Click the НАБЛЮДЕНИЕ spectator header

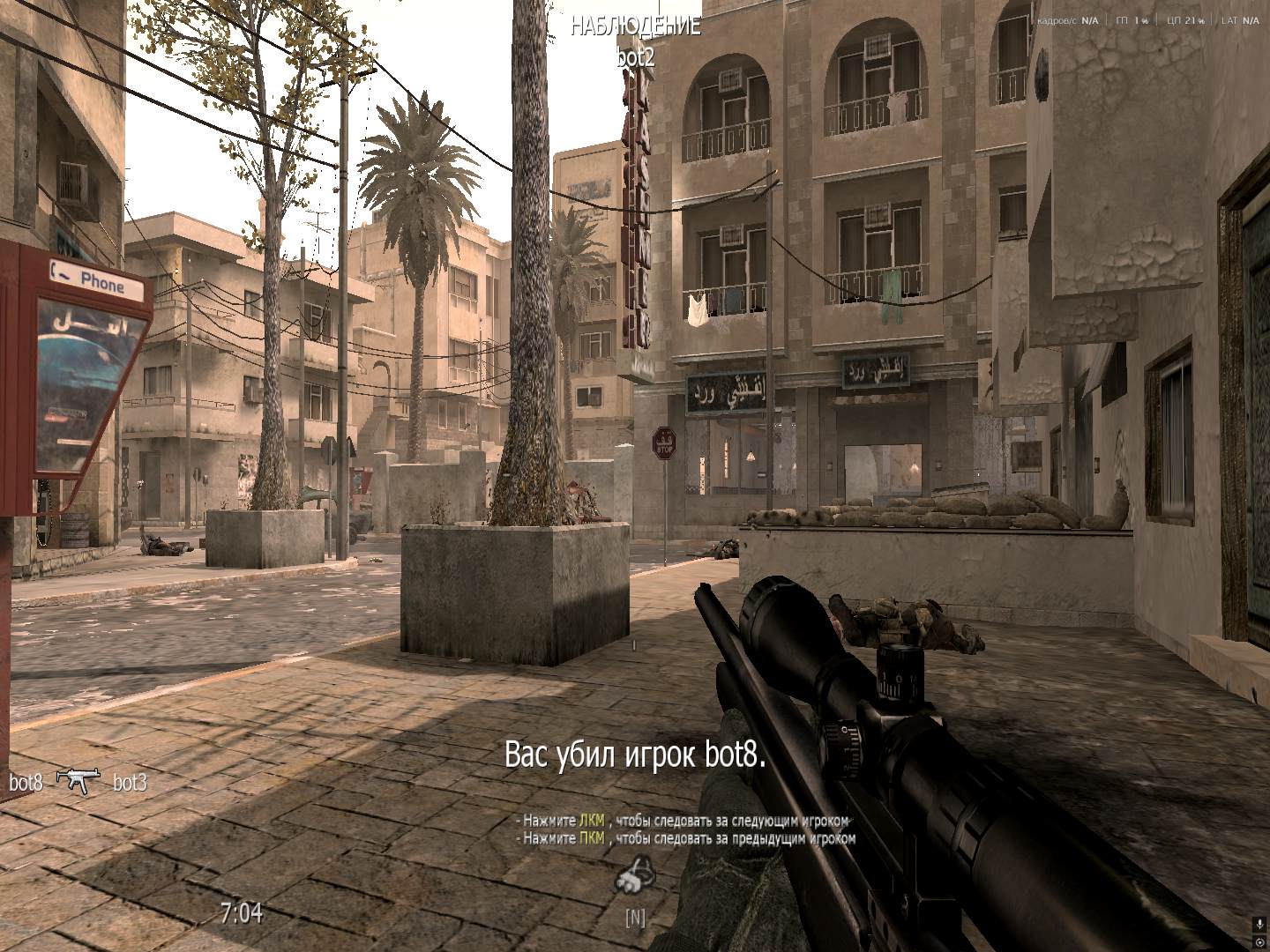coord(636,26)
